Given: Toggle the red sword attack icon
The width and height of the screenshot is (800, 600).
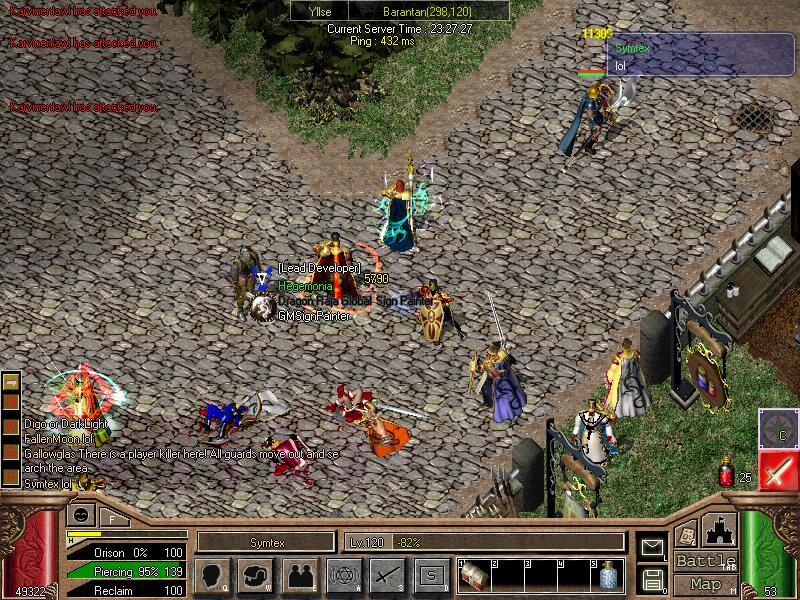Looking at the screenshot, I should (x=777, y=470).
